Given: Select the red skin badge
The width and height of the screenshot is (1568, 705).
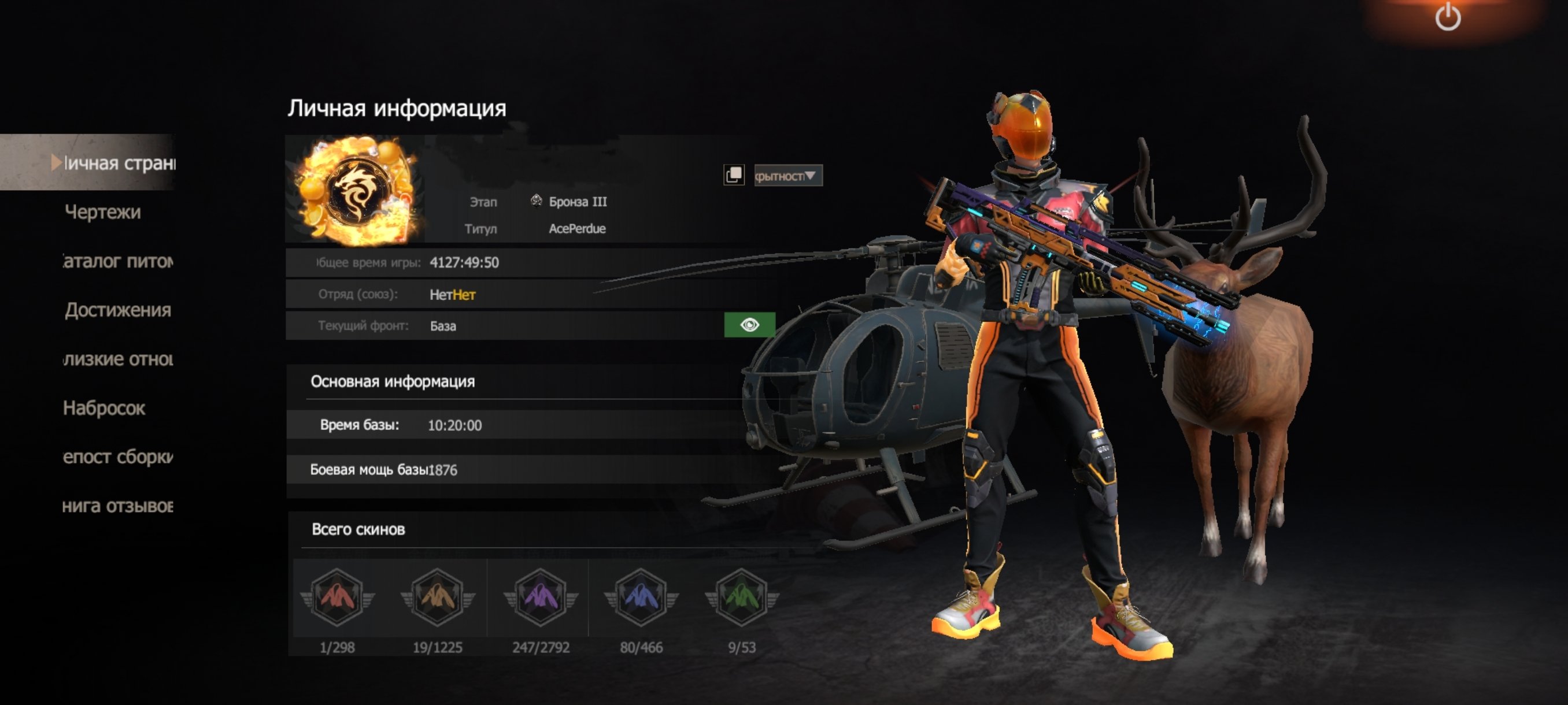Looking at the screenshot, I should pos(337,598).
